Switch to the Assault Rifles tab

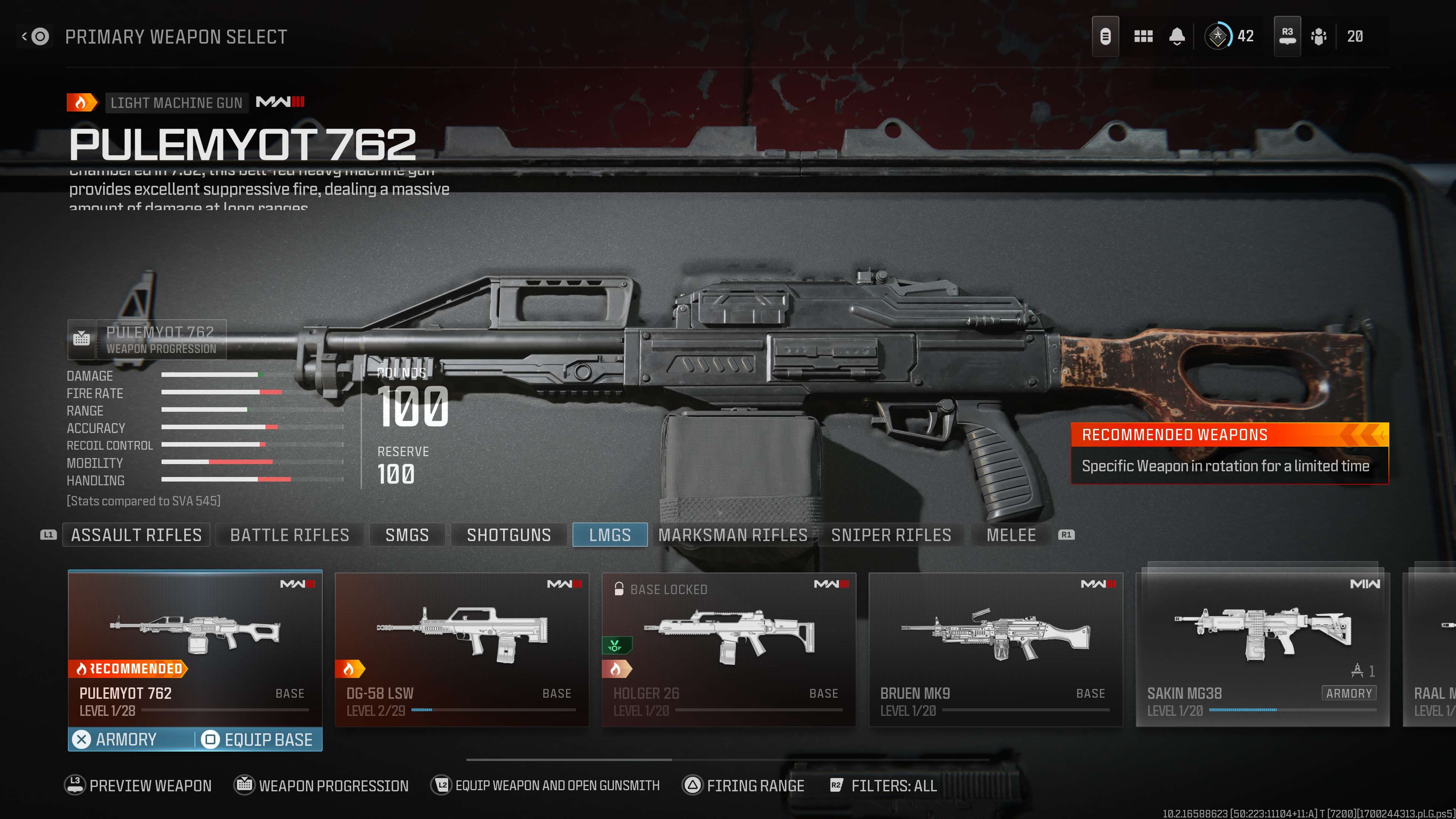[x=136, y=535]
